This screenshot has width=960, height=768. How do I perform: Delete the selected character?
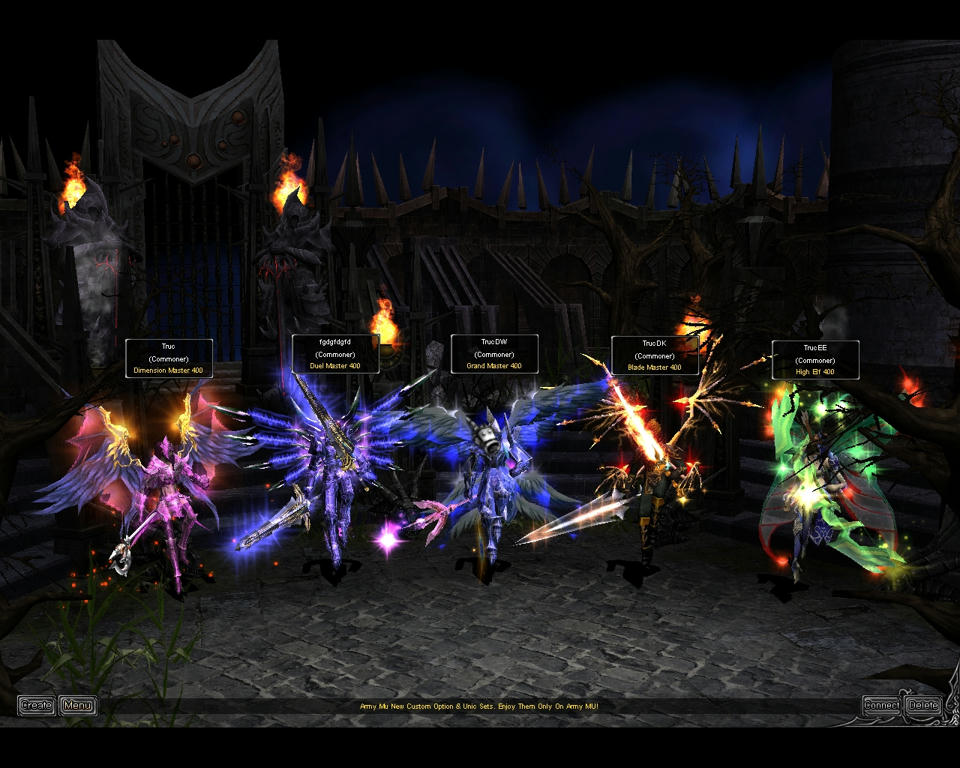click(x=922, y=706)
